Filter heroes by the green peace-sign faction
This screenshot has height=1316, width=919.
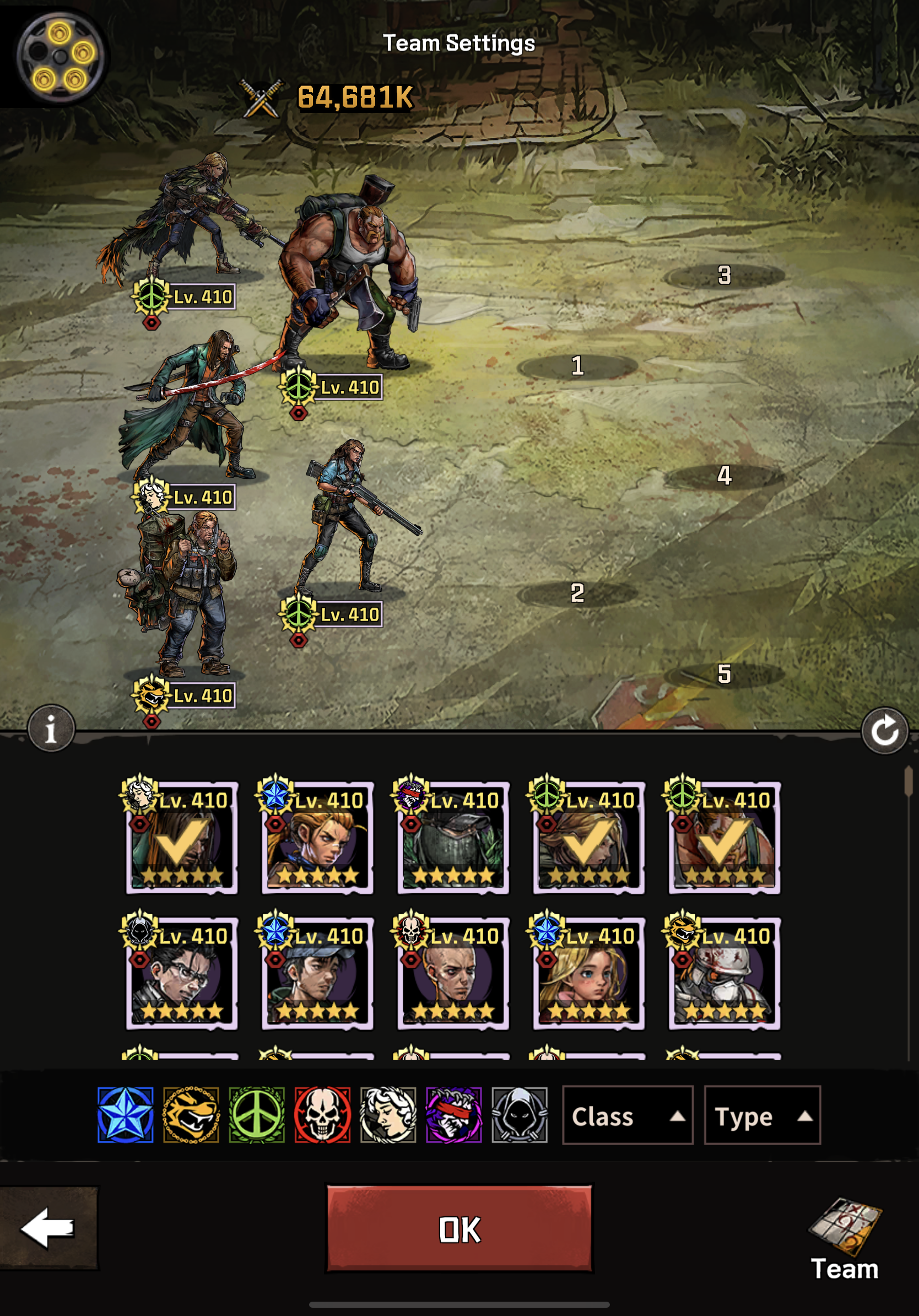(x=257, y=1115)
